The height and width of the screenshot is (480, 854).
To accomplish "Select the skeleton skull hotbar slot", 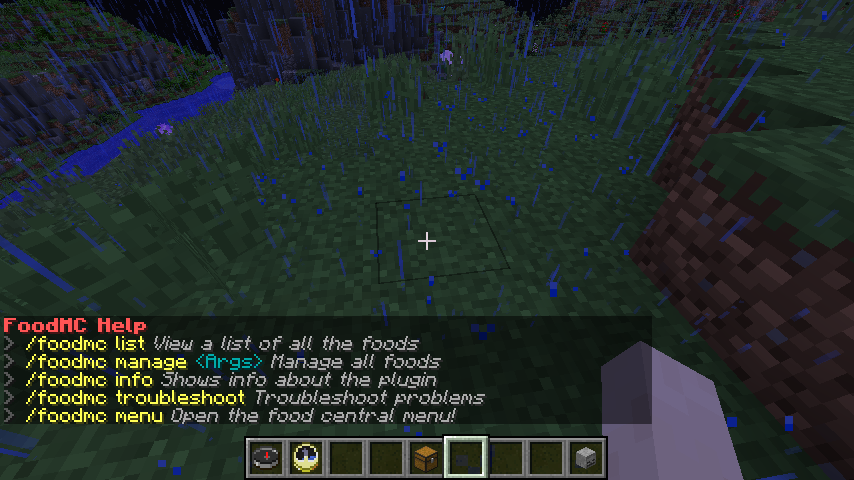I will tap(586, 458).
